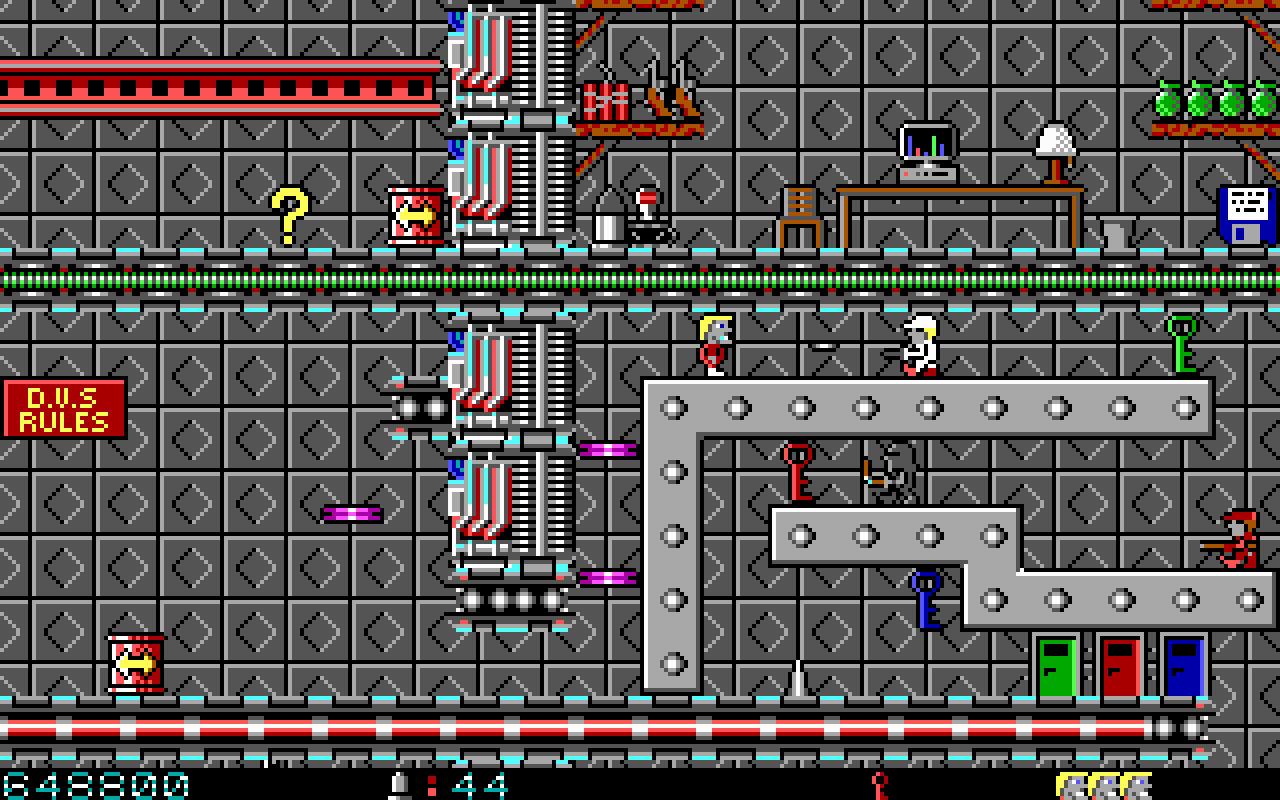Grab the green key on the girder
The width and height of the screenshot is (1280, 800).
pos(1180,345)
